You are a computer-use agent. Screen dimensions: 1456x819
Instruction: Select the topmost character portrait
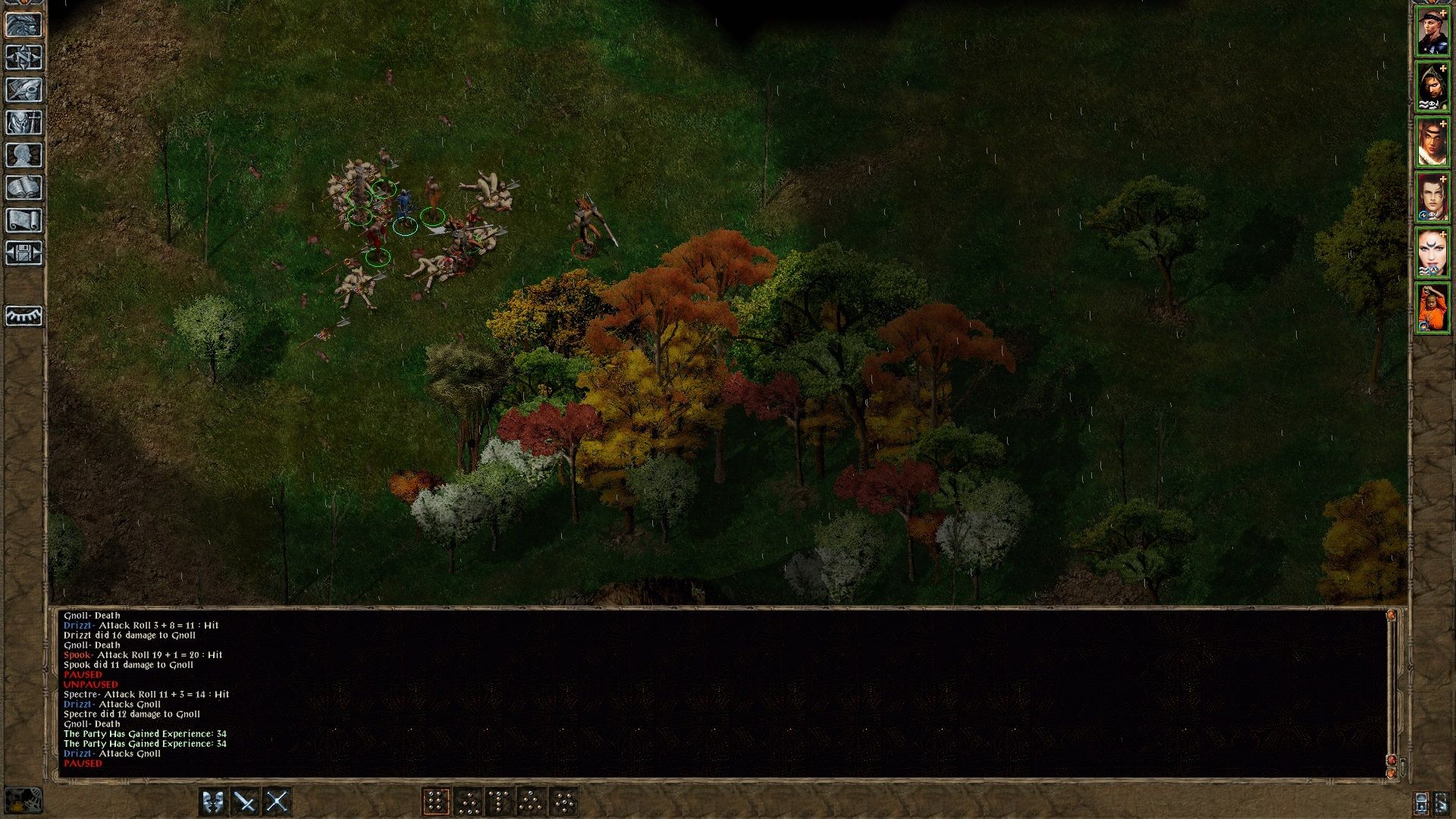coord(1436,30)
